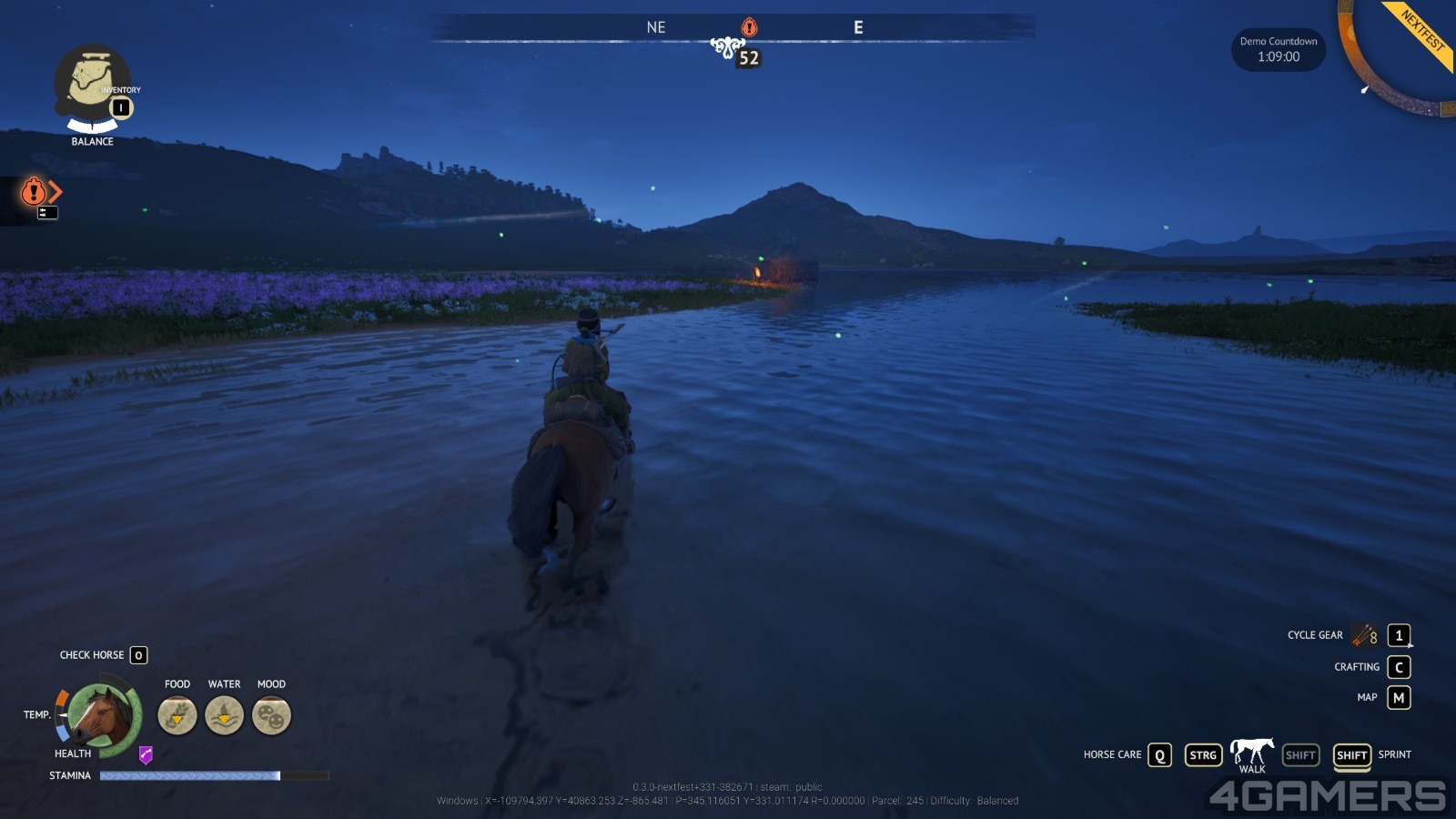Viewport: 1456px width, 819px height.
Task: Check the horse's Mood status icon
Action: click(x=271, y=715)
